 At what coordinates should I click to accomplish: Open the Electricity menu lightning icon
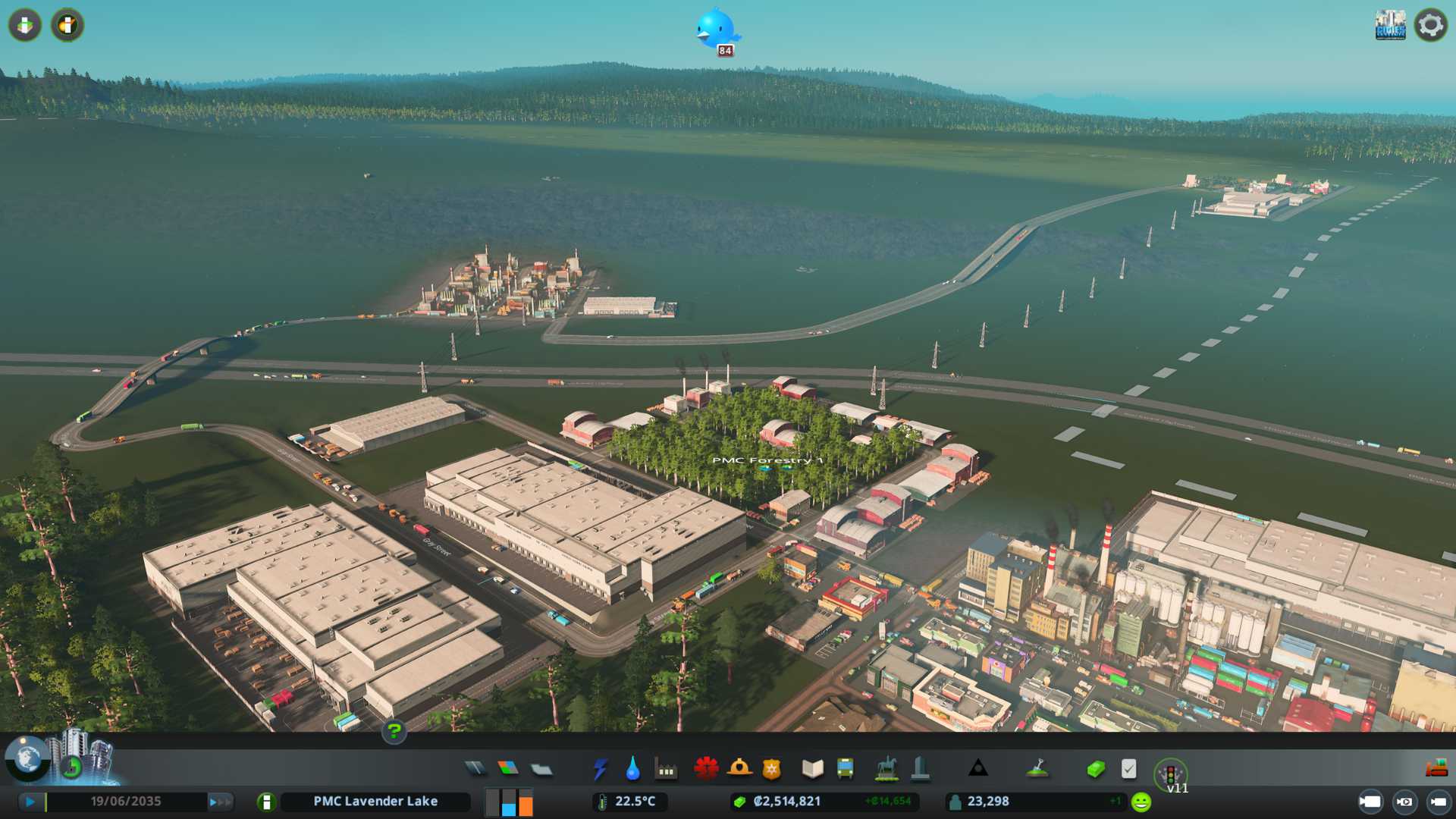601,769
